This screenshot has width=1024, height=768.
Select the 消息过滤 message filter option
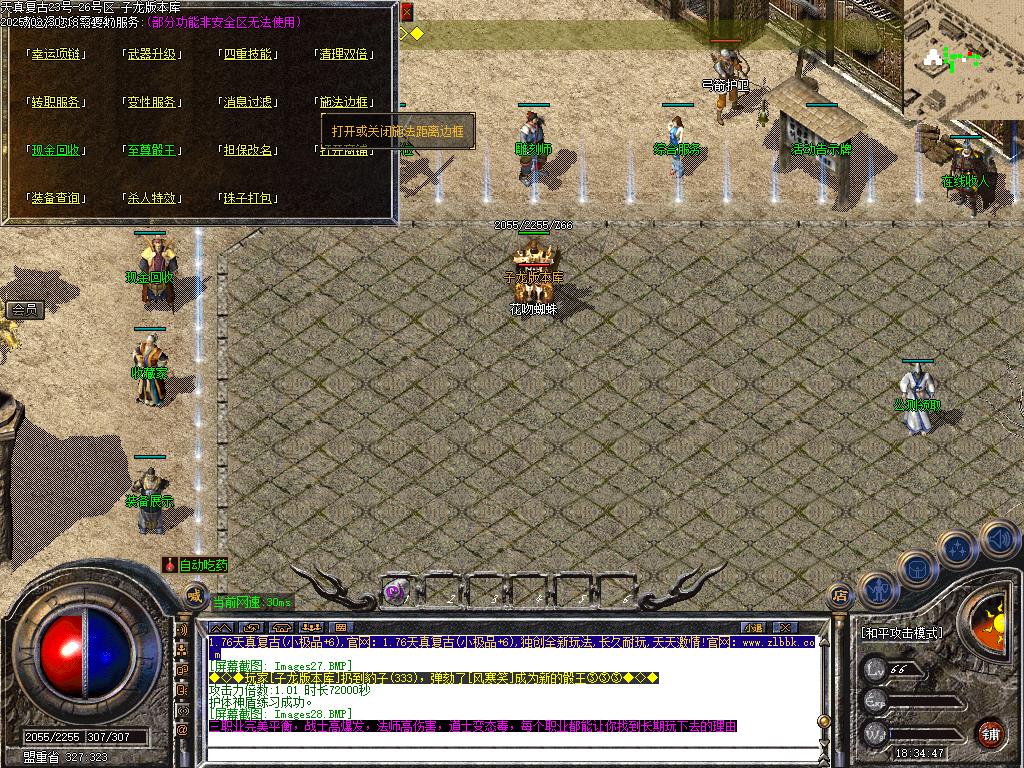[248, 102]
